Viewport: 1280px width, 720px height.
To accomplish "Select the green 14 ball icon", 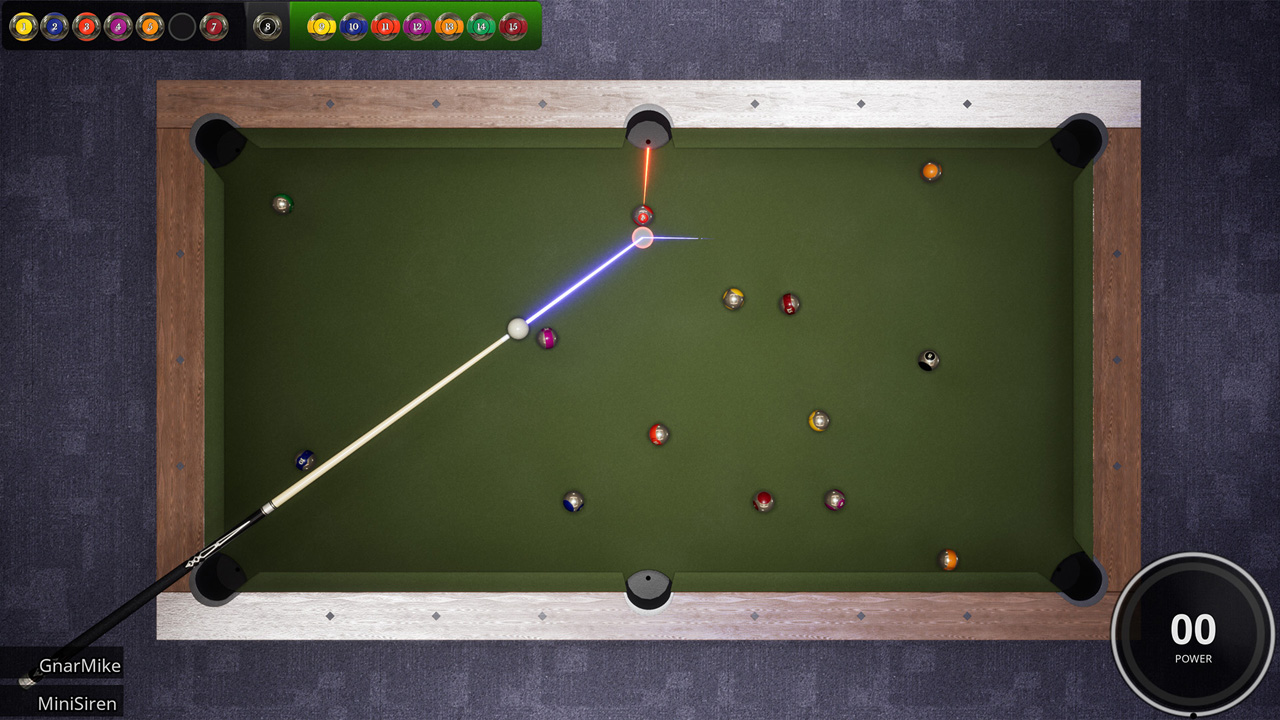I will 479,26.
